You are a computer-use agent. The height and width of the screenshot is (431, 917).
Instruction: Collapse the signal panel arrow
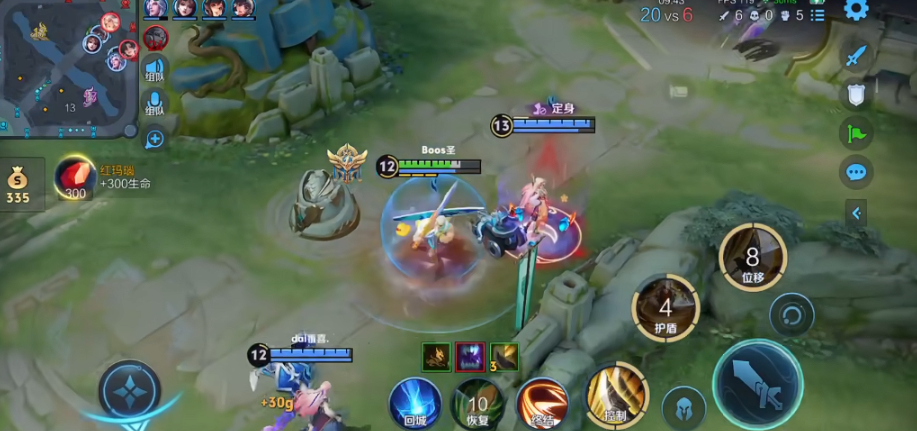pyautogui.click(x=855, y=212)
